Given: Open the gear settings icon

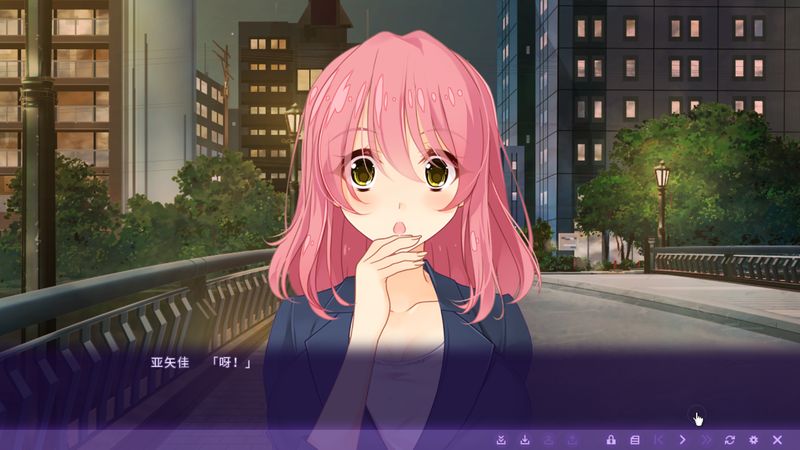Looking at the screenshot, I should [x=754, y=440].
